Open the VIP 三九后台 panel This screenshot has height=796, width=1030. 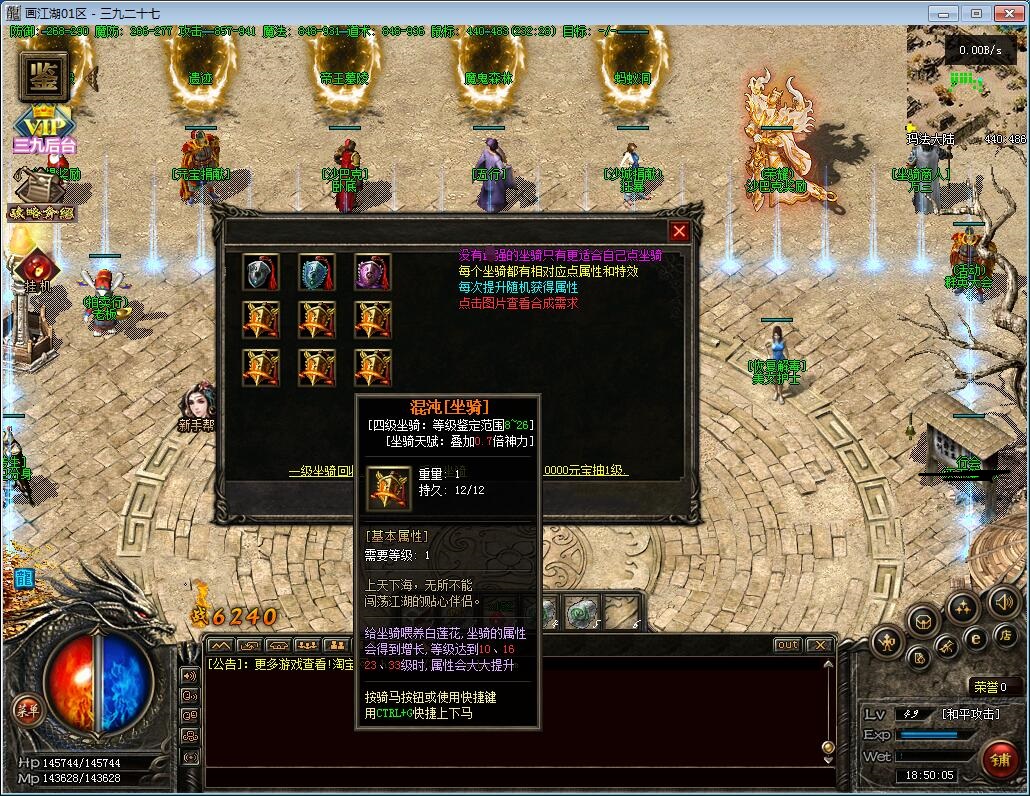point(43,130)
